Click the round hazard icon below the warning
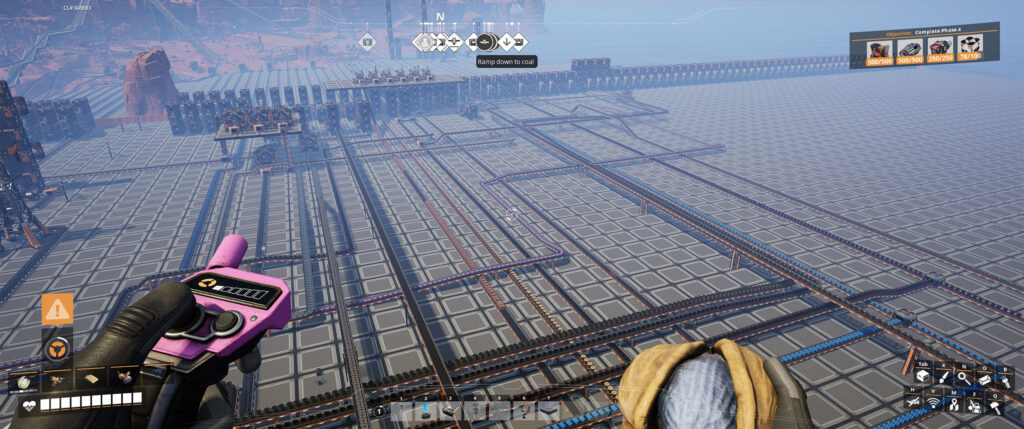1024x429 pixels. coord(57,348)
